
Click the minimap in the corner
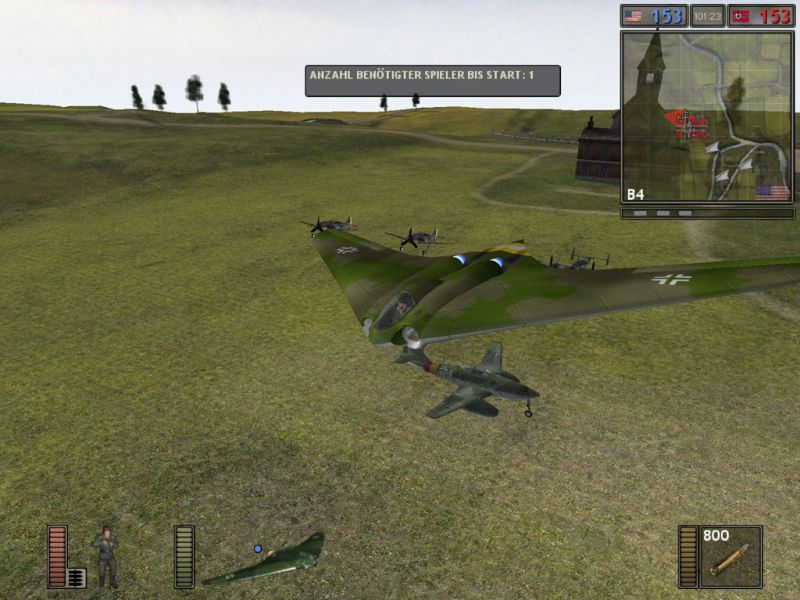(x=707, y=117)
